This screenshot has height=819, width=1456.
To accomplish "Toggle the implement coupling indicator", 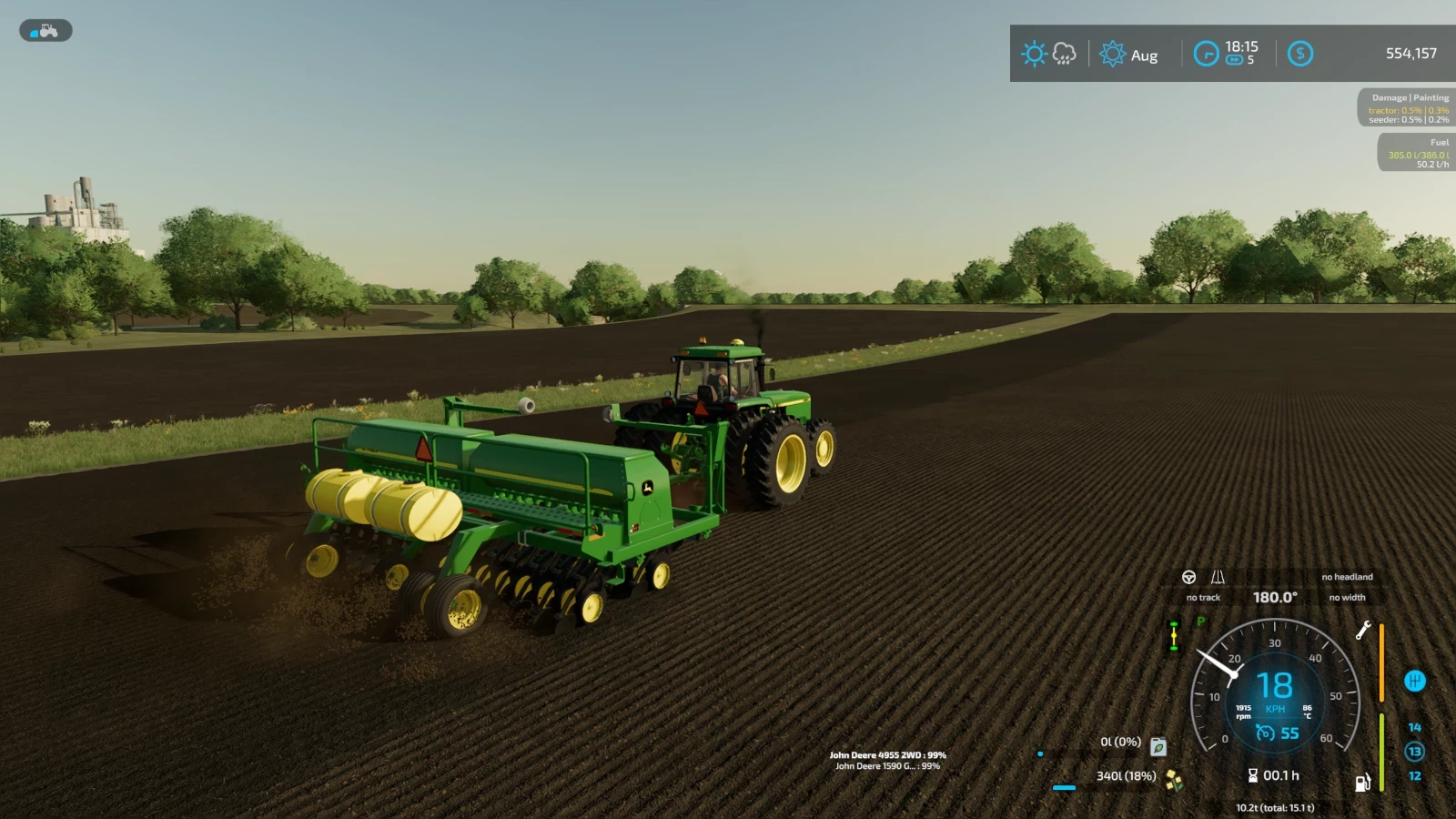I will tap(1175, 634).
